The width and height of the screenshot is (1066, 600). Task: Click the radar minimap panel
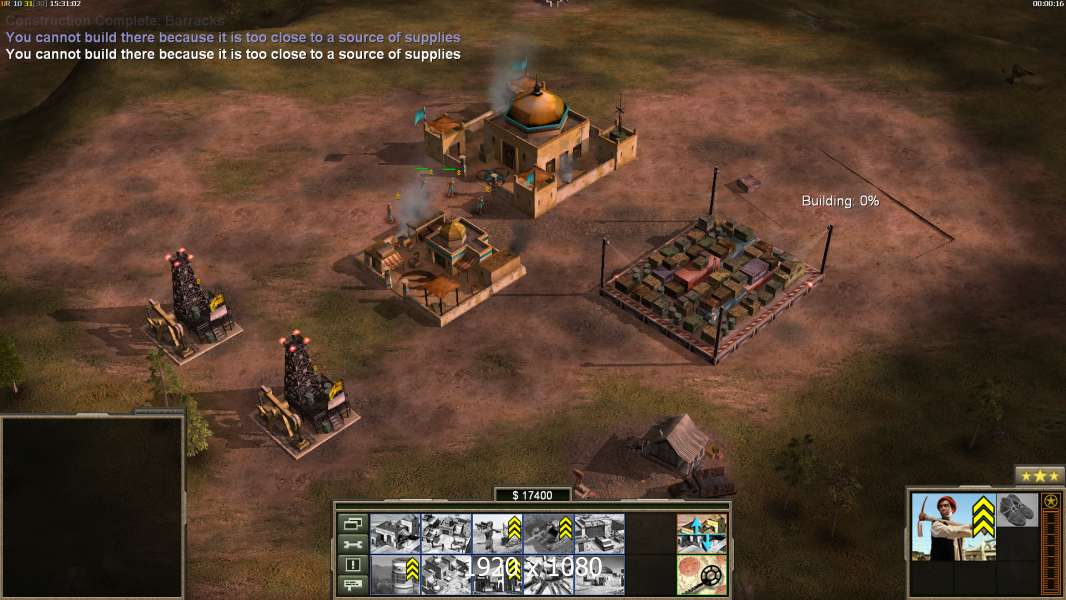point(93,506)
